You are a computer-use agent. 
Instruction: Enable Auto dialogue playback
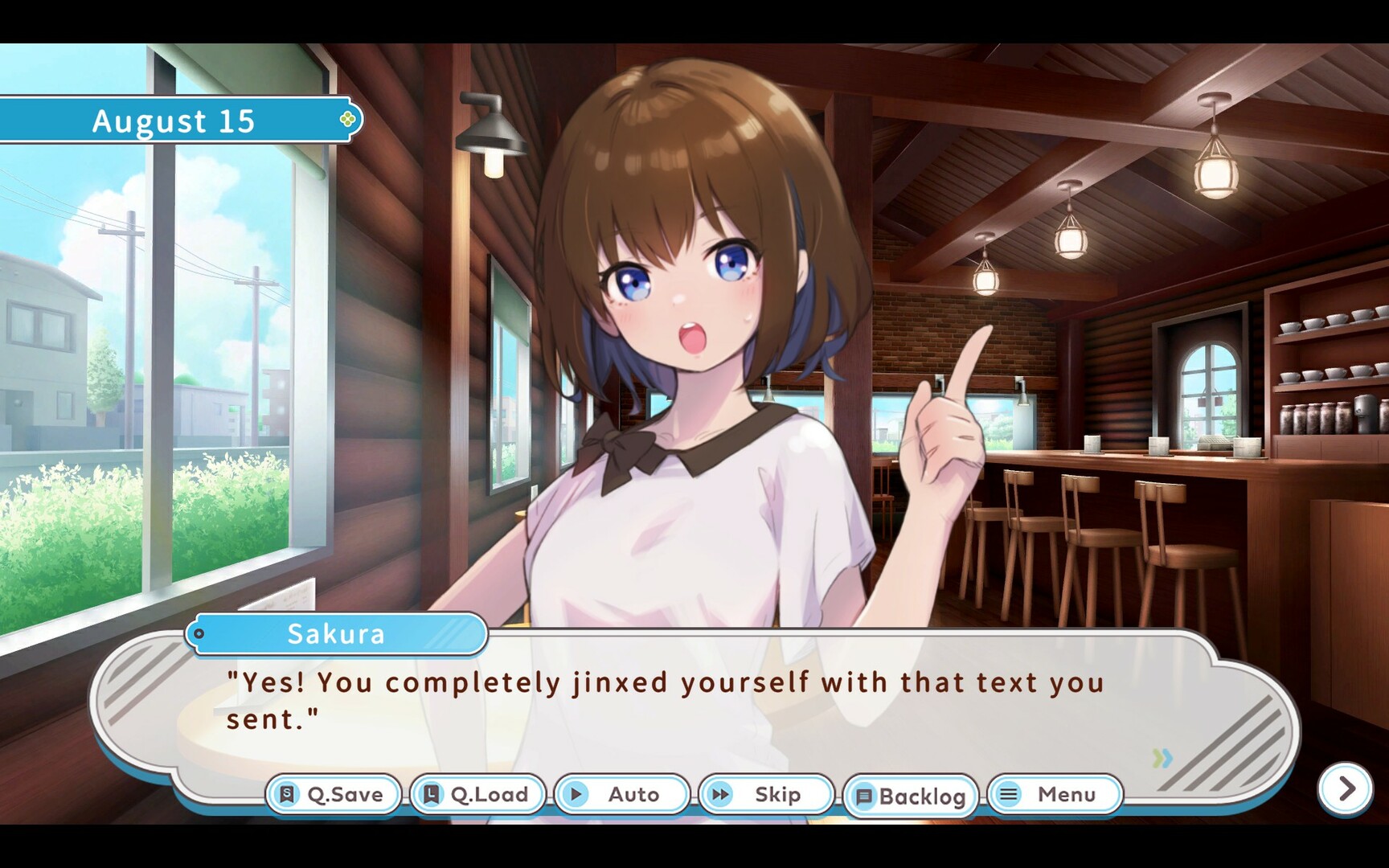tap(622, 795)
